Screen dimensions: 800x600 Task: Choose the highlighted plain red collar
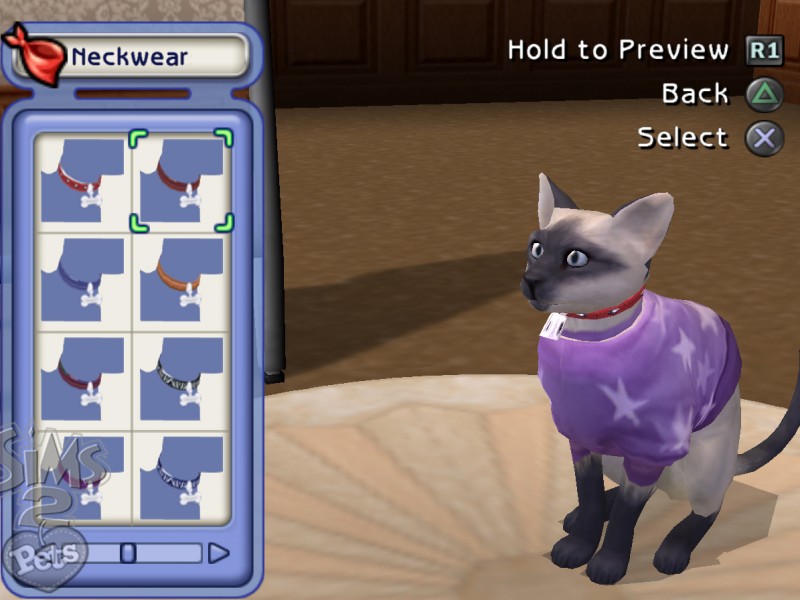pos(182,181)
